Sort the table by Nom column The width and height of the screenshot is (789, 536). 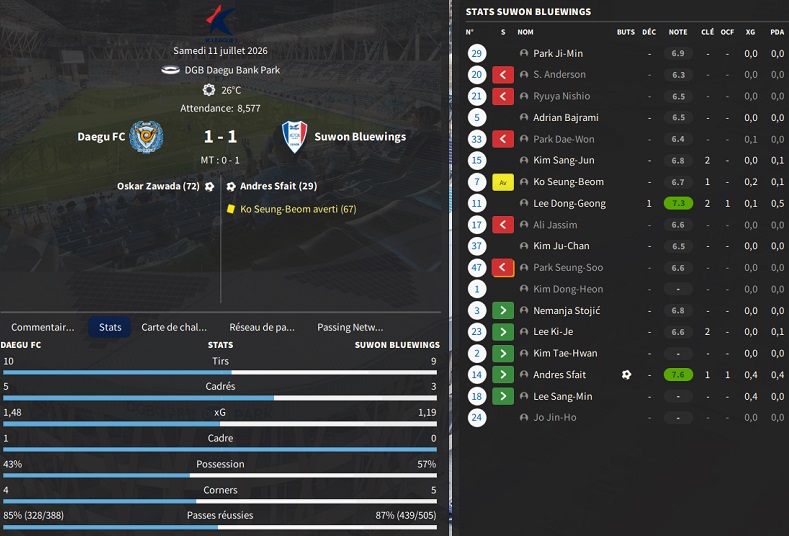point(525,32)
